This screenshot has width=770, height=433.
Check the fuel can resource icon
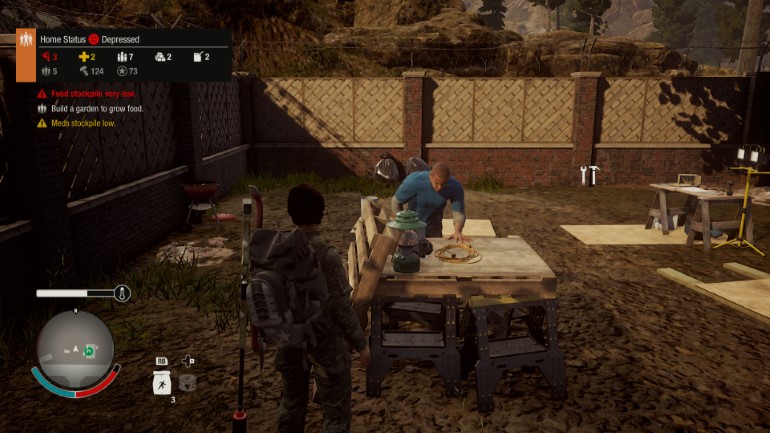click(198, 57)
